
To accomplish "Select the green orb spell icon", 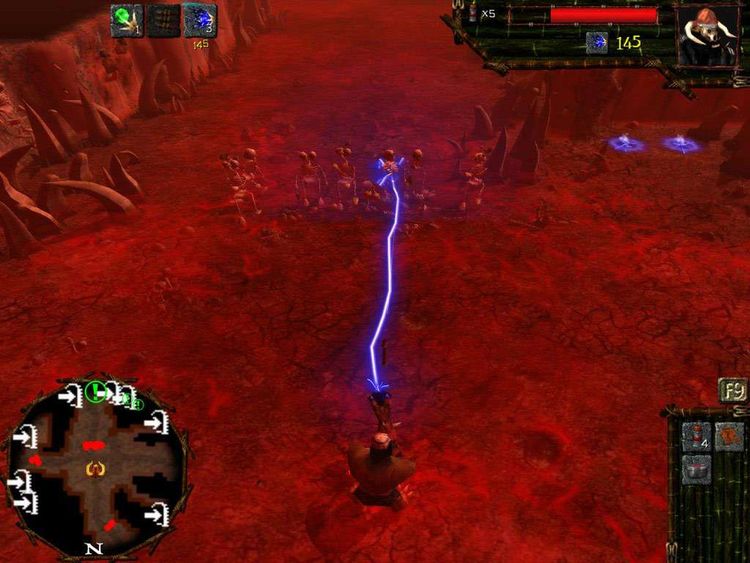I will [x=126, y=20].
